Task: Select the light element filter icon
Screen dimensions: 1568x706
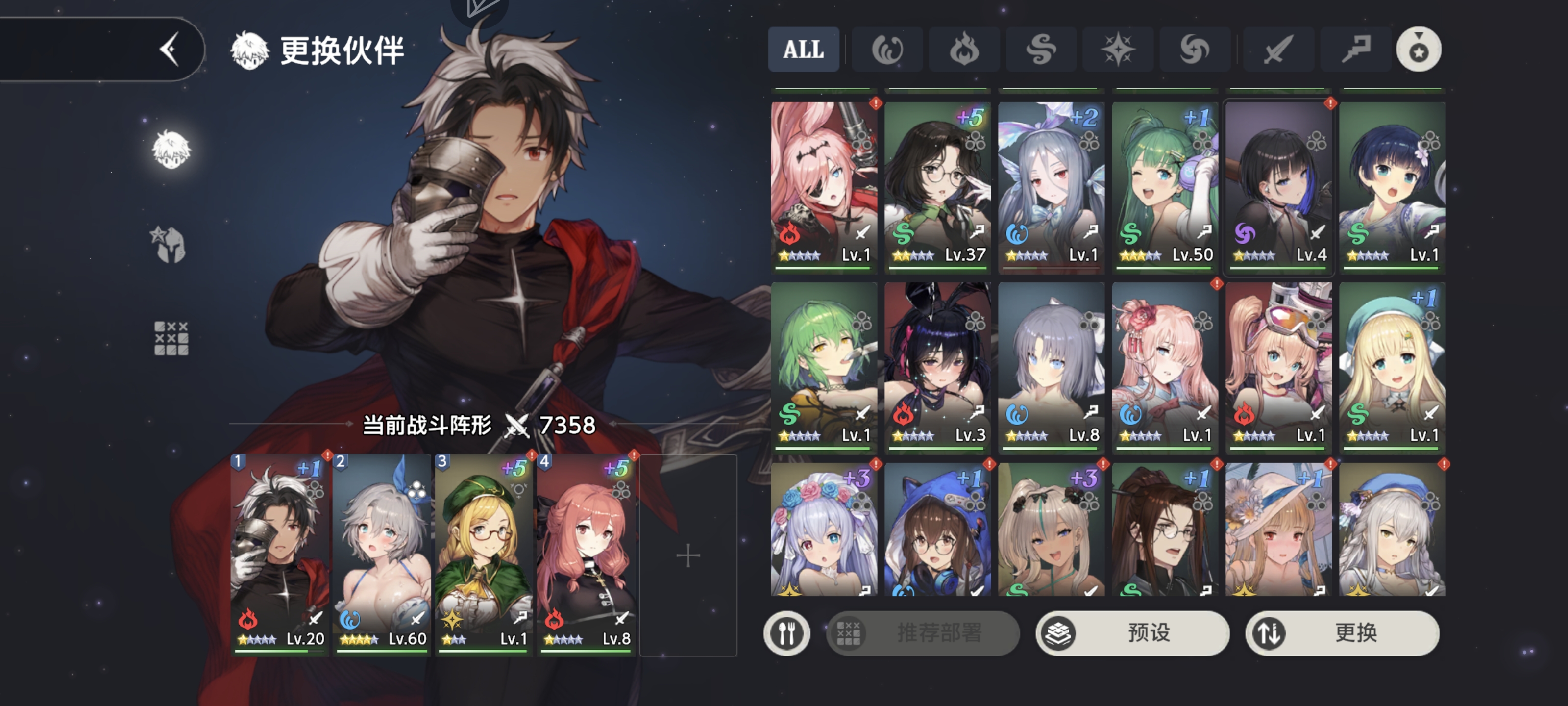Action: point(1118,50)
